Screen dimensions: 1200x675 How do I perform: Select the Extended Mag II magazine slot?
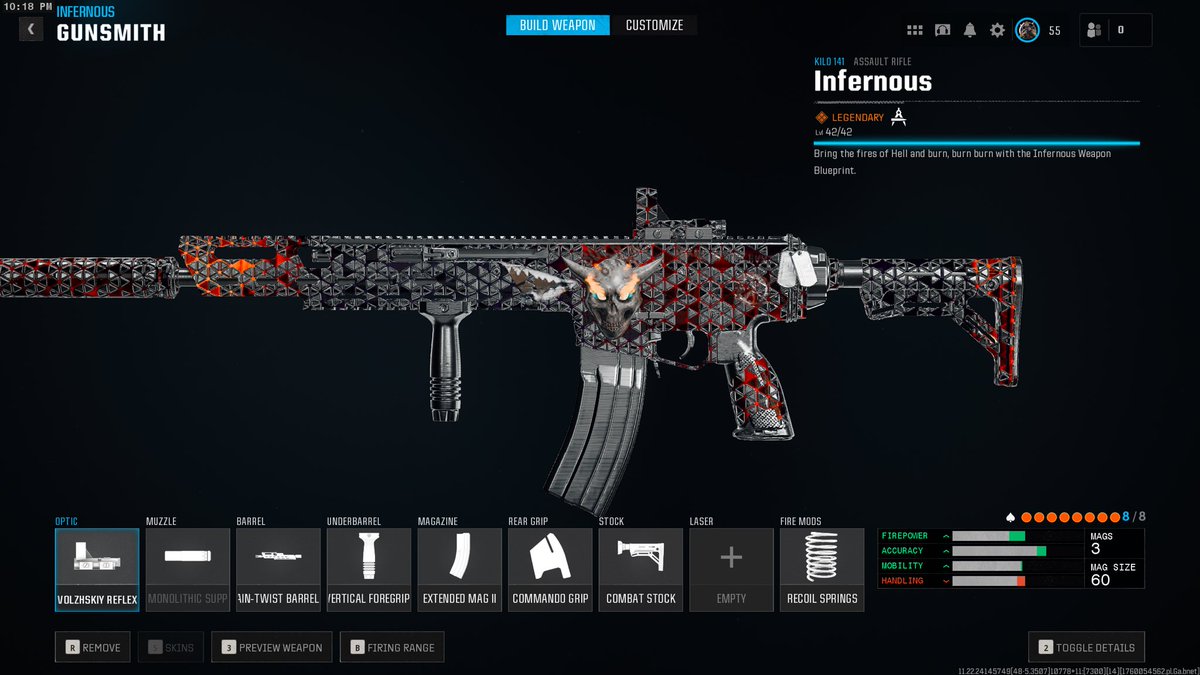click(460, 569)
